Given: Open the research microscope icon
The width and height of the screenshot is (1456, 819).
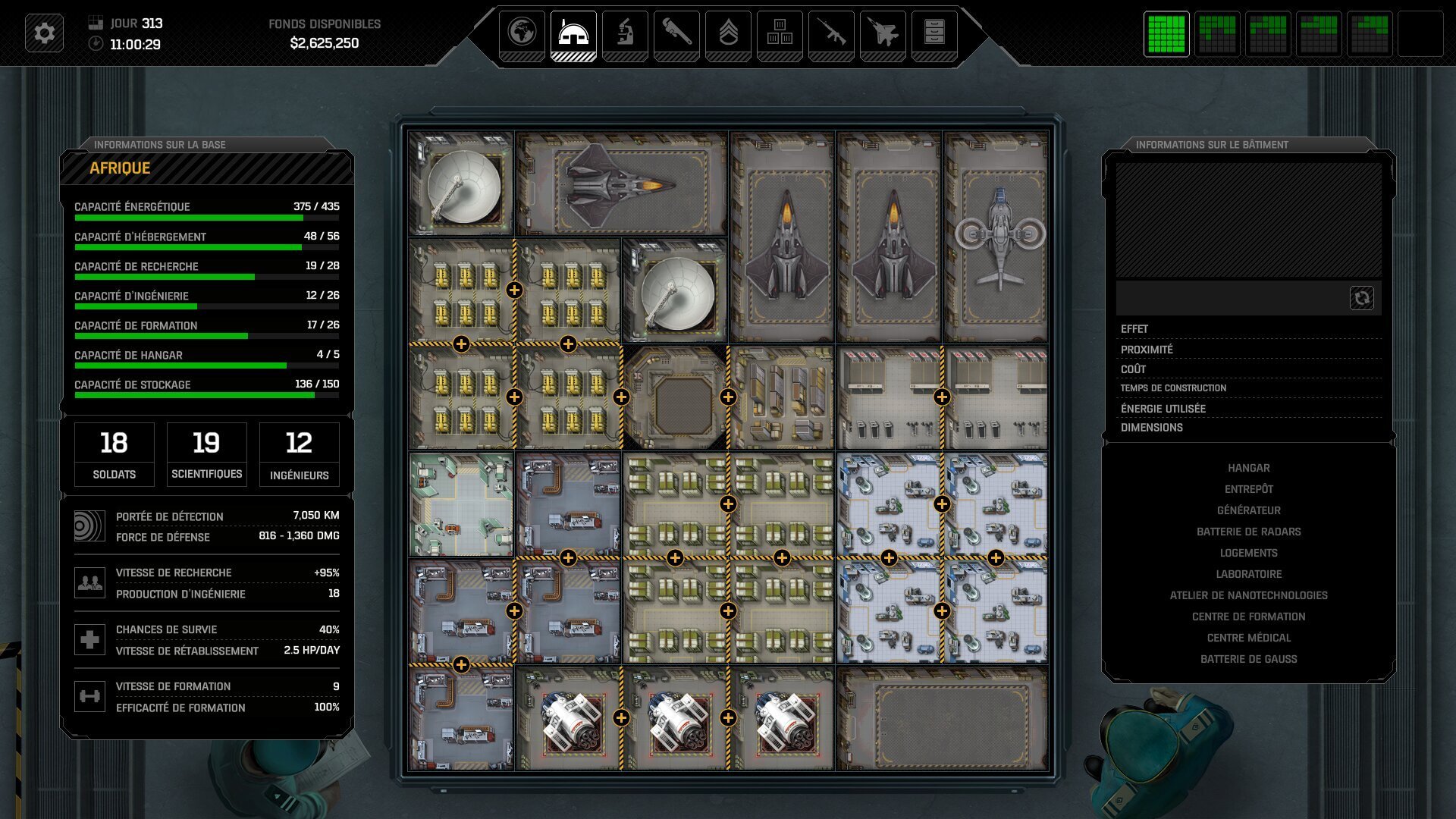Looking at the screenshot, I should (x=626, y=33).
